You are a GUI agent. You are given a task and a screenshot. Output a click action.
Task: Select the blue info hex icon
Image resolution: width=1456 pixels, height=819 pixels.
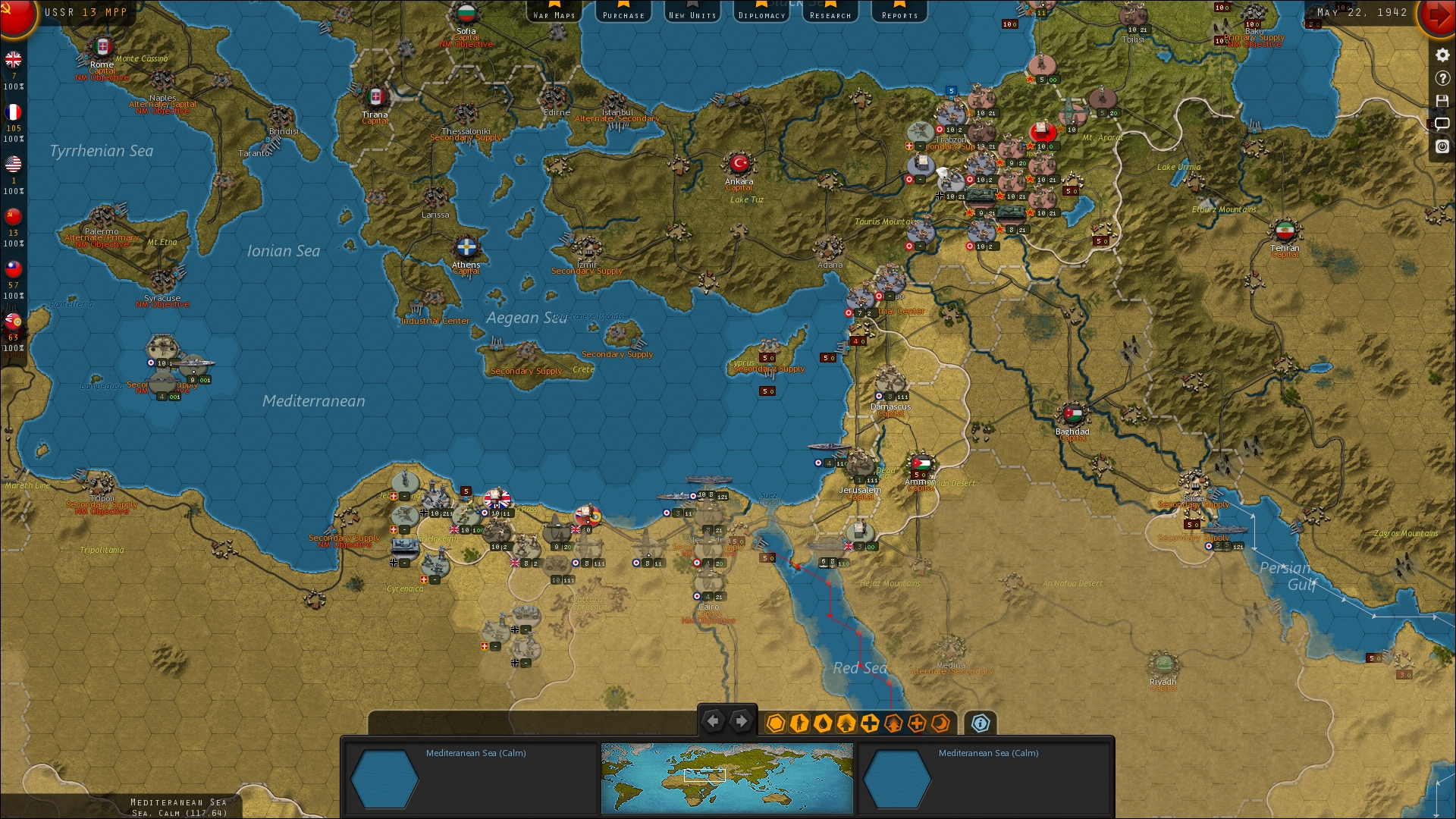coord(981,723)
